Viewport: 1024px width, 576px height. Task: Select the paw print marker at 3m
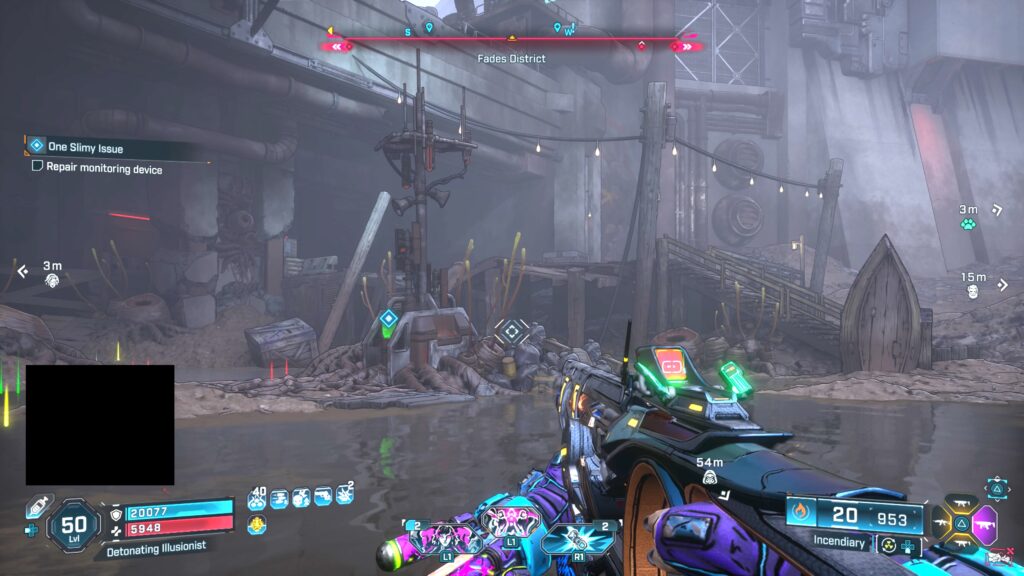coord(968,224)
